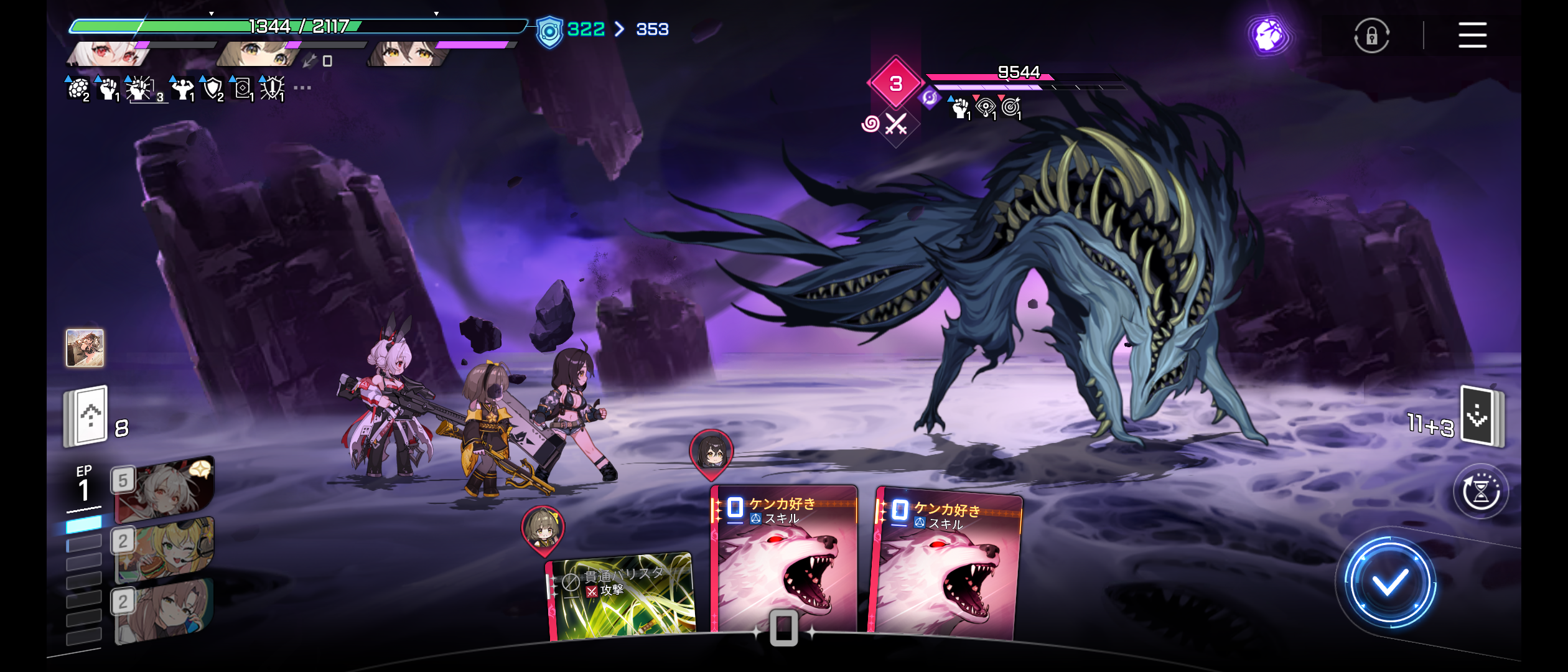Open the small square artwork thumbnail

(x=85, y=348)
